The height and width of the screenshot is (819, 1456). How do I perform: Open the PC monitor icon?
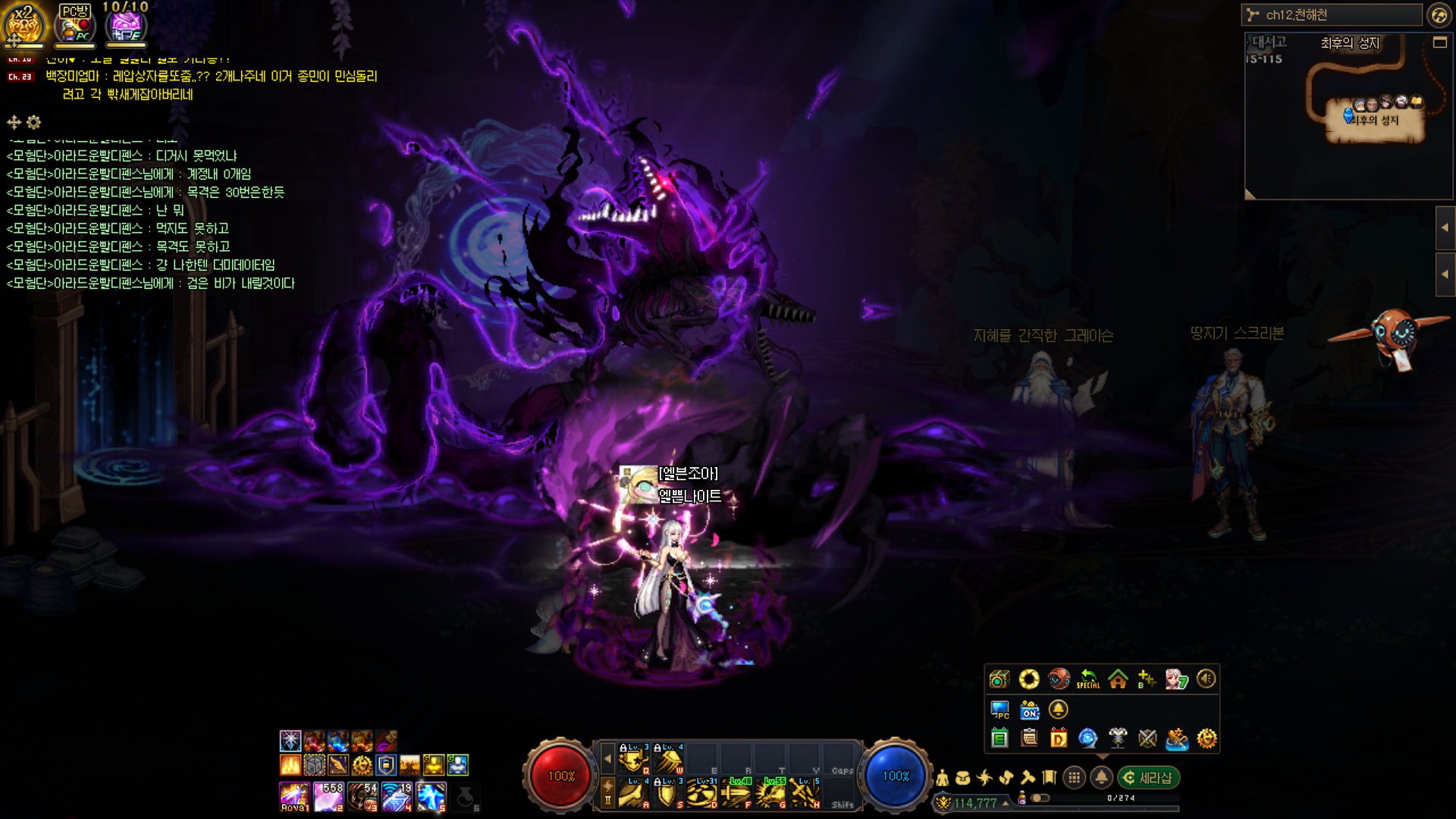[999, 710]
